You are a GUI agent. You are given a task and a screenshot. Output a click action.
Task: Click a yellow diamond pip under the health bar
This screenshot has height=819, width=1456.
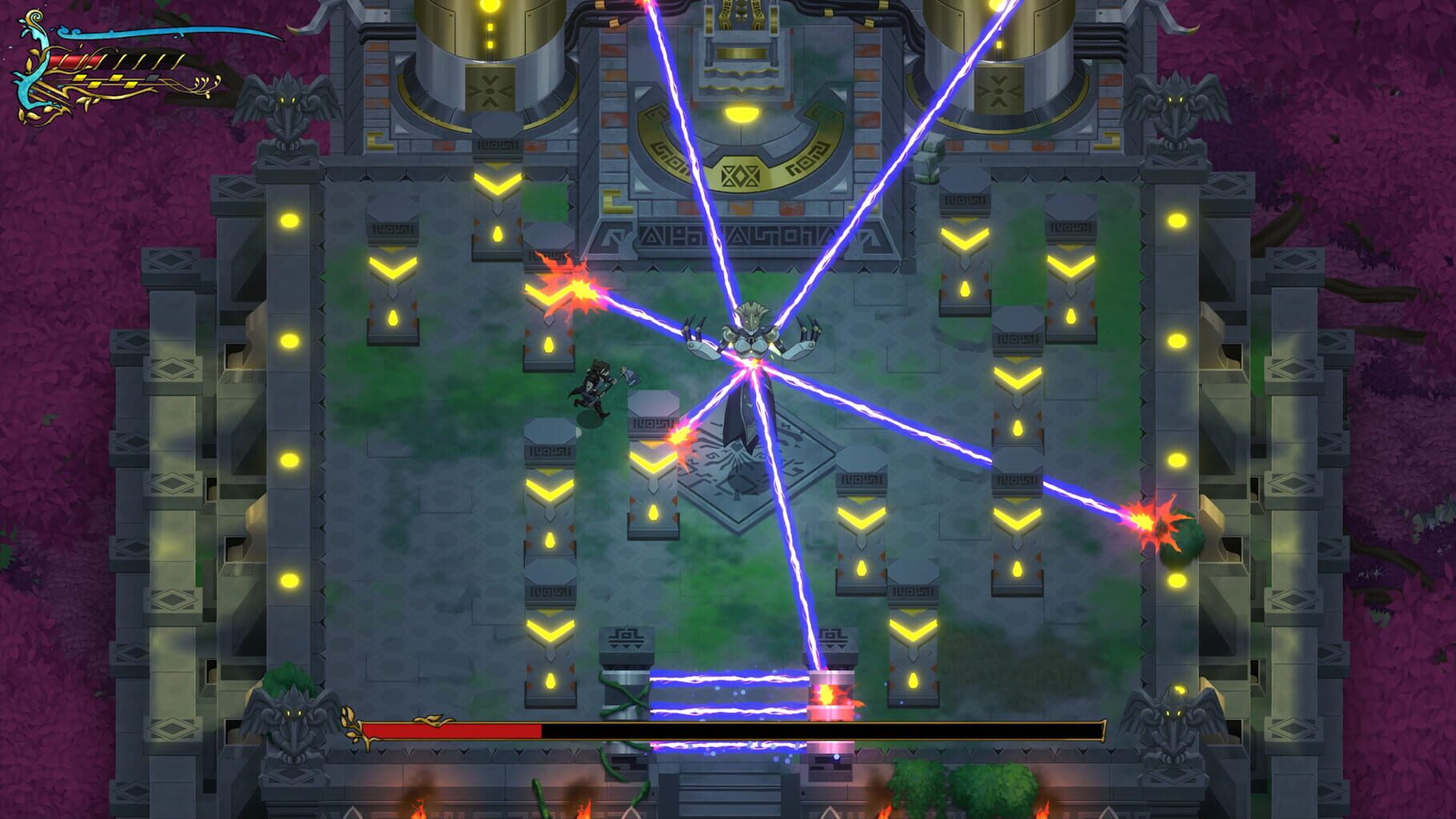80,79
